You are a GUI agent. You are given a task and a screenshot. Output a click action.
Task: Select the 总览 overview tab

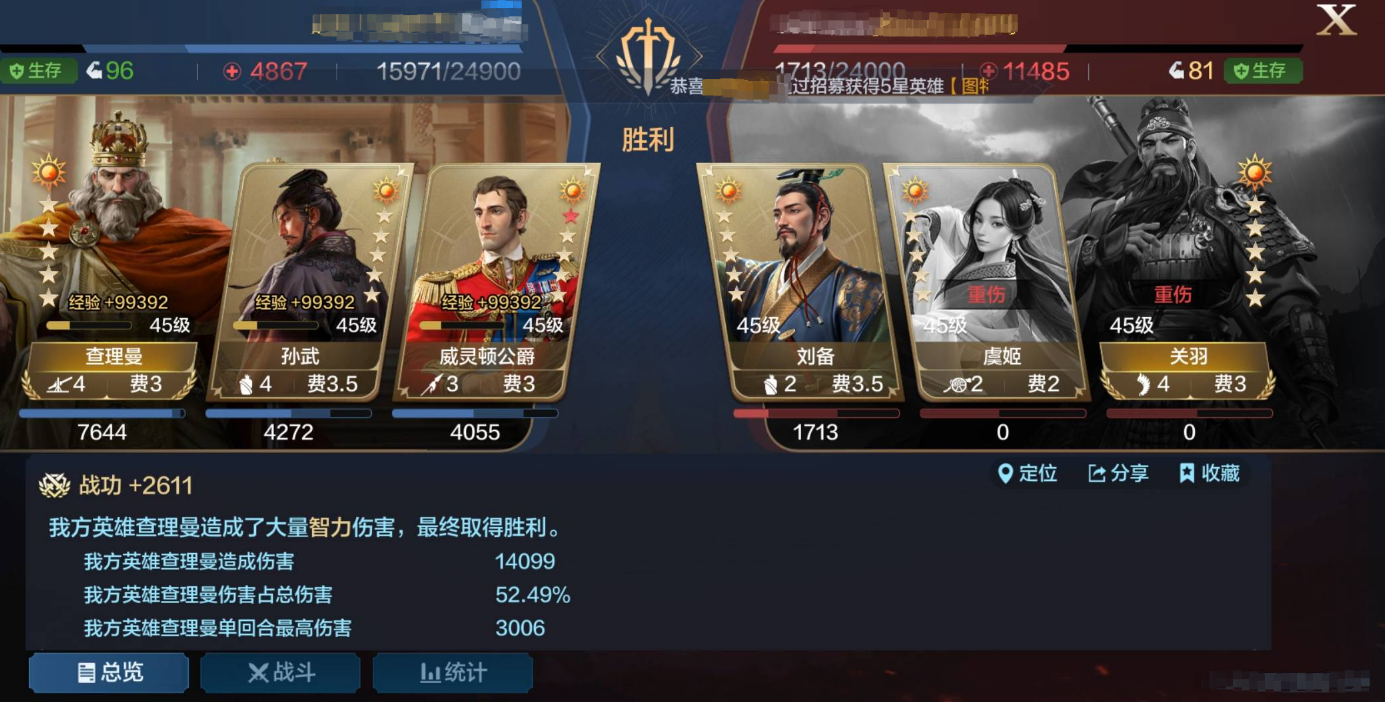[x=109, y=673]
